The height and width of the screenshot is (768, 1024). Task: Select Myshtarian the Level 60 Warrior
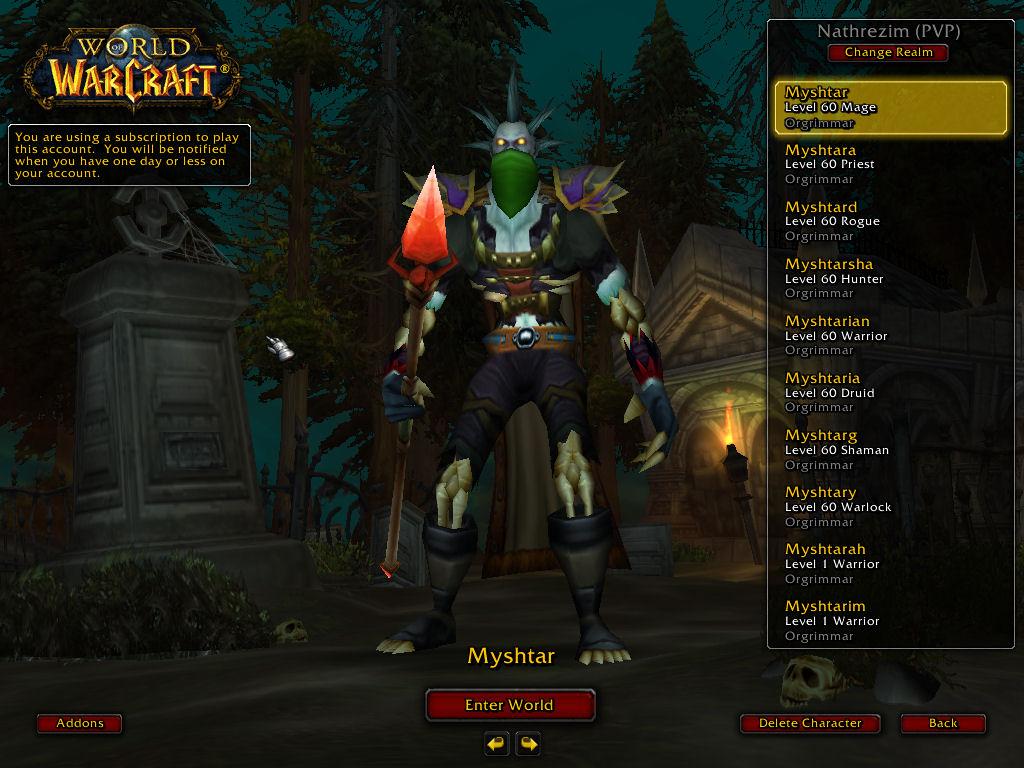click(x=890, y=336)
